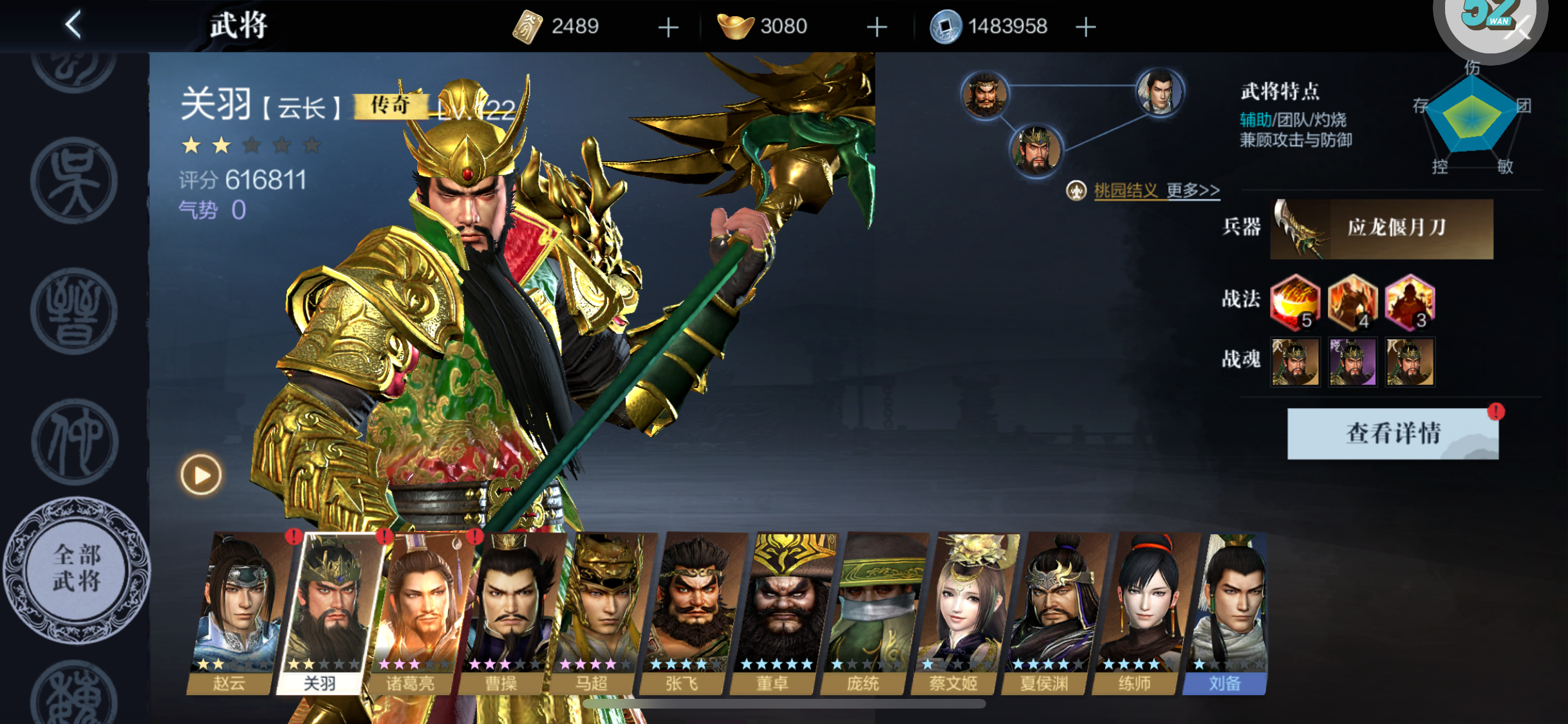Image resolution: width=1568 pixels, height=724 pixels.
Task: Open the 查看详情 details button
Action: (x=1392, y=433)
